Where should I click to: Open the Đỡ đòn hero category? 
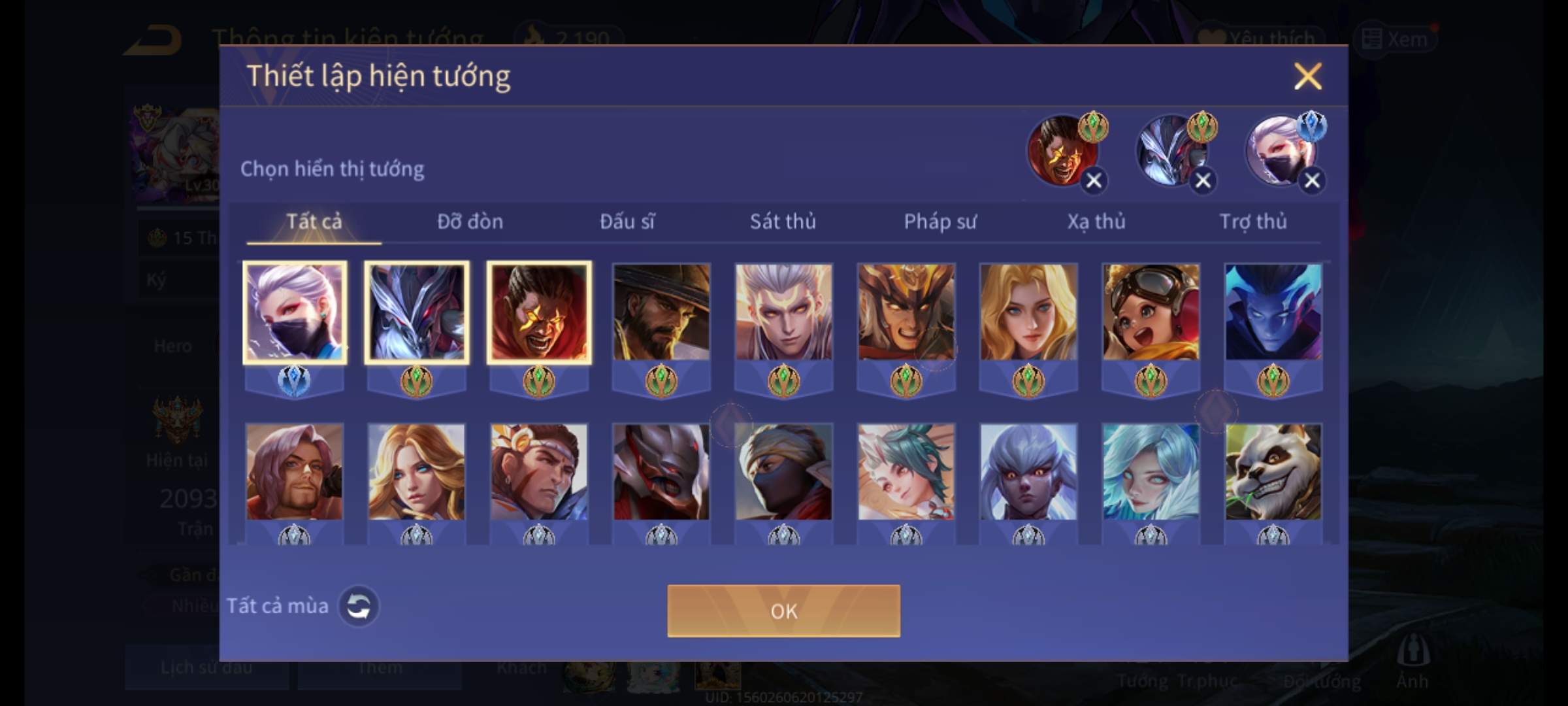coord(470,222)
